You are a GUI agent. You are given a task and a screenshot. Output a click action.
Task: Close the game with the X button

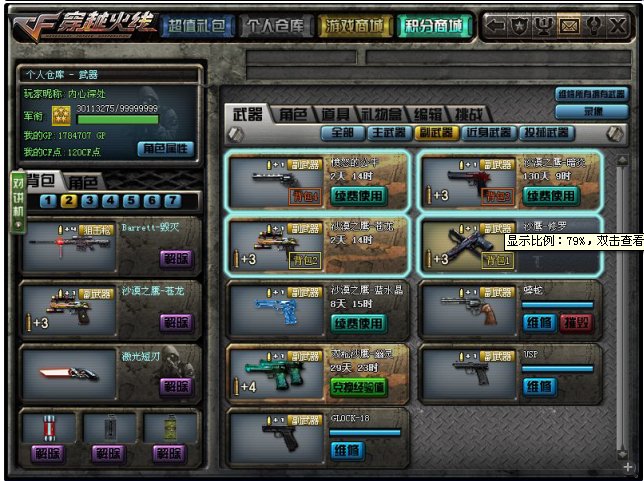618,24
